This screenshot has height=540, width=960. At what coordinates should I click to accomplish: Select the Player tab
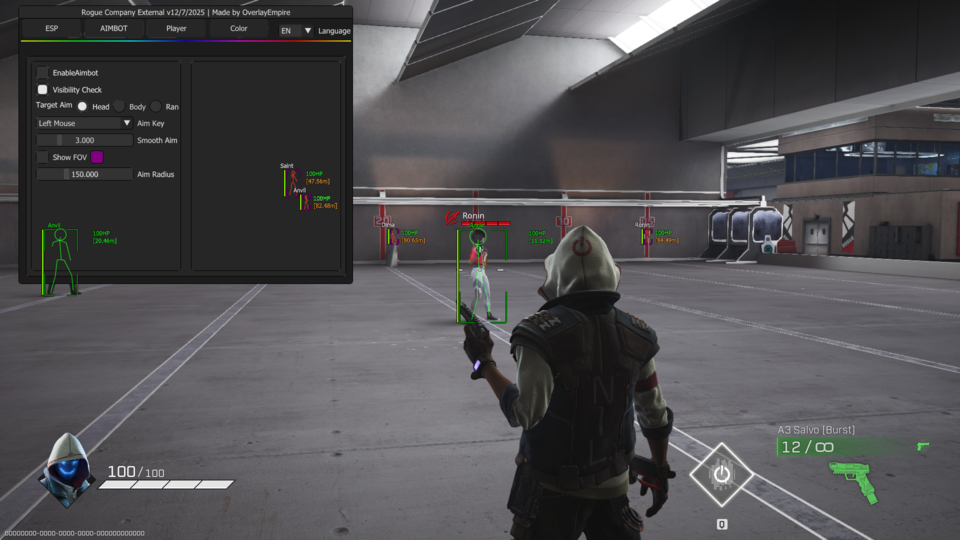point(176,29)
